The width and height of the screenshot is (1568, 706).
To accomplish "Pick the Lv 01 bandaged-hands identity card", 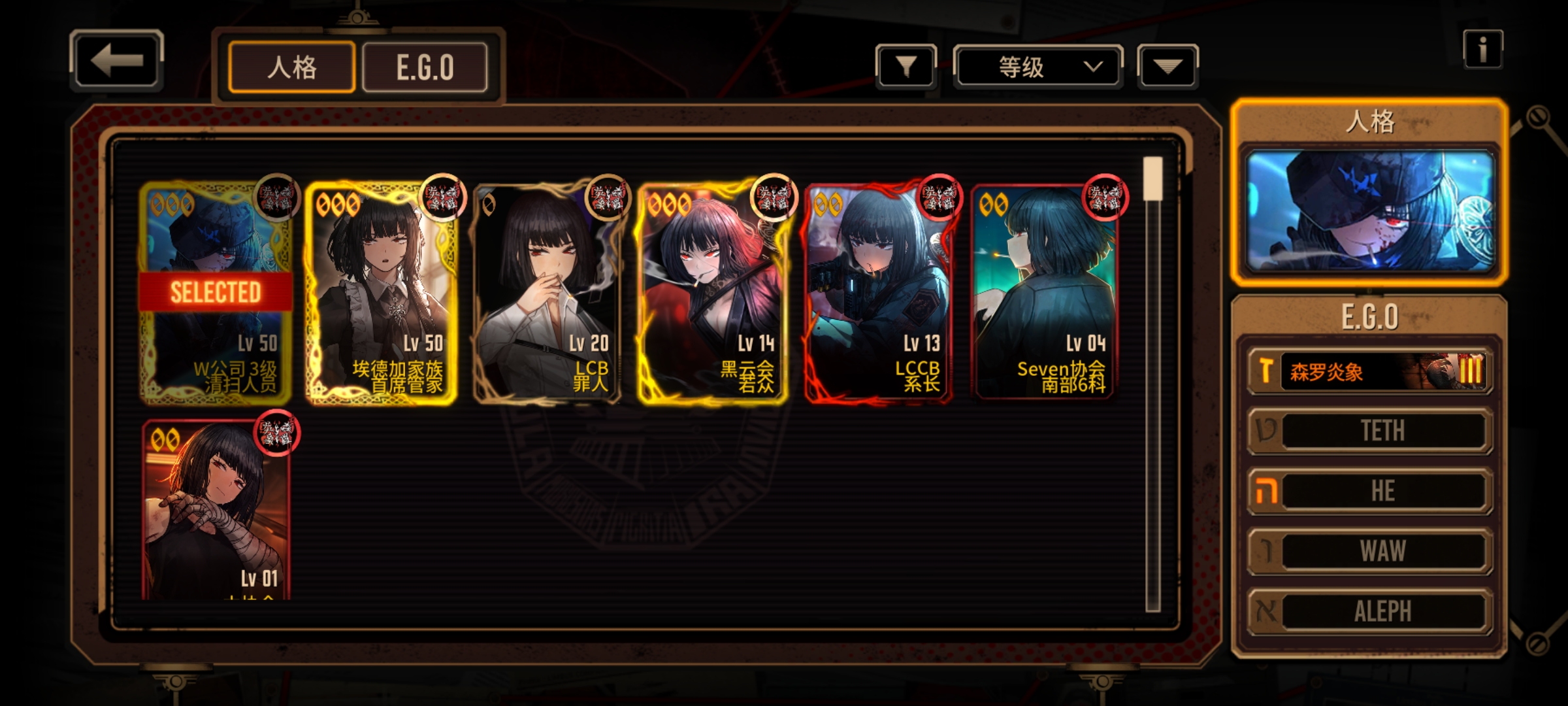I will (216, 510).
